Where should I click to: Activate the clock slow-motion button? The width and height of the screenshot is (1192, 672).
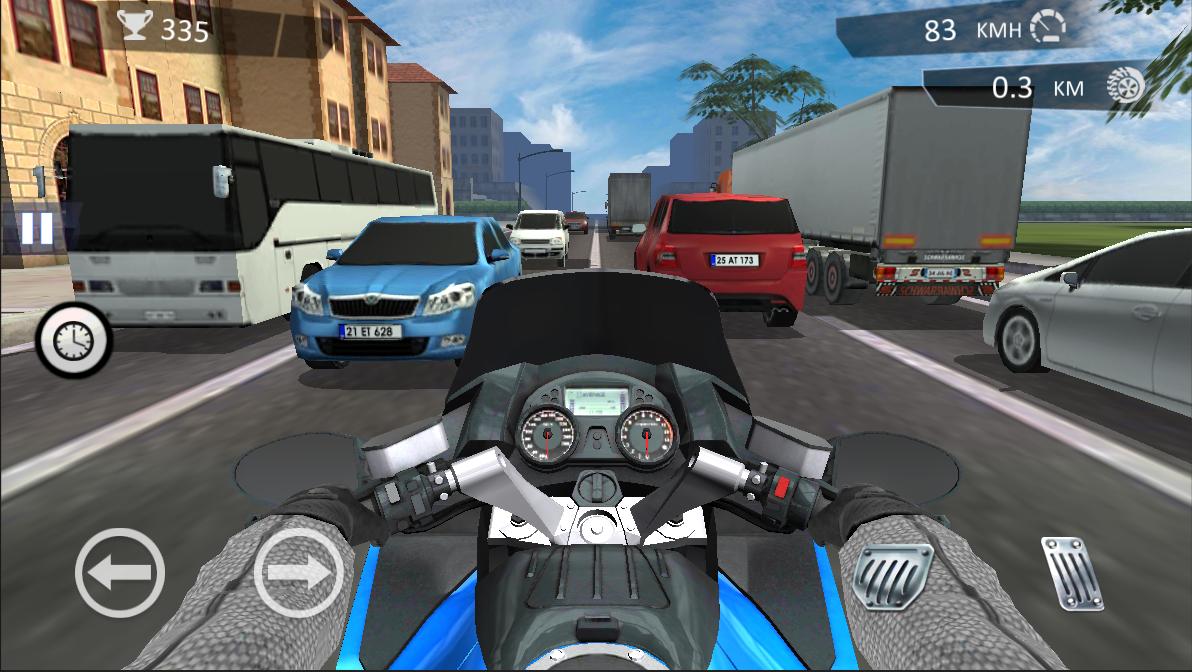[x=73, y=341]
